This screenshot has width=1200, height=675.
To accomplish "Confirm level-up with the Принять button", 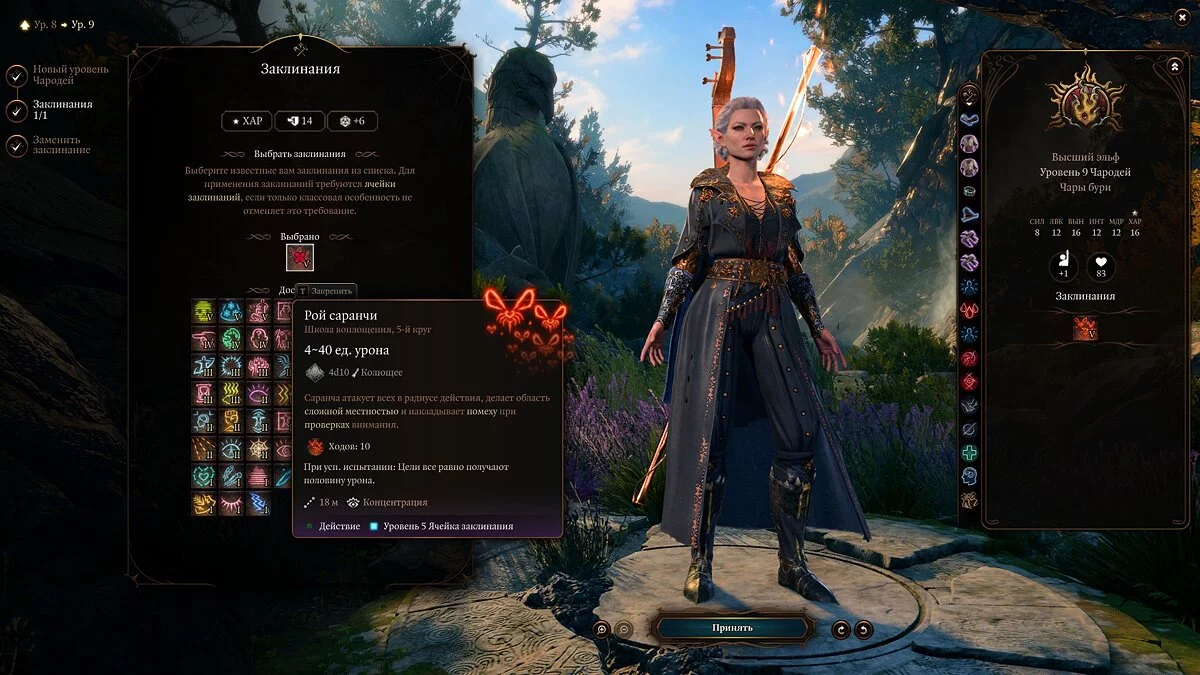I will click(732, 628).
